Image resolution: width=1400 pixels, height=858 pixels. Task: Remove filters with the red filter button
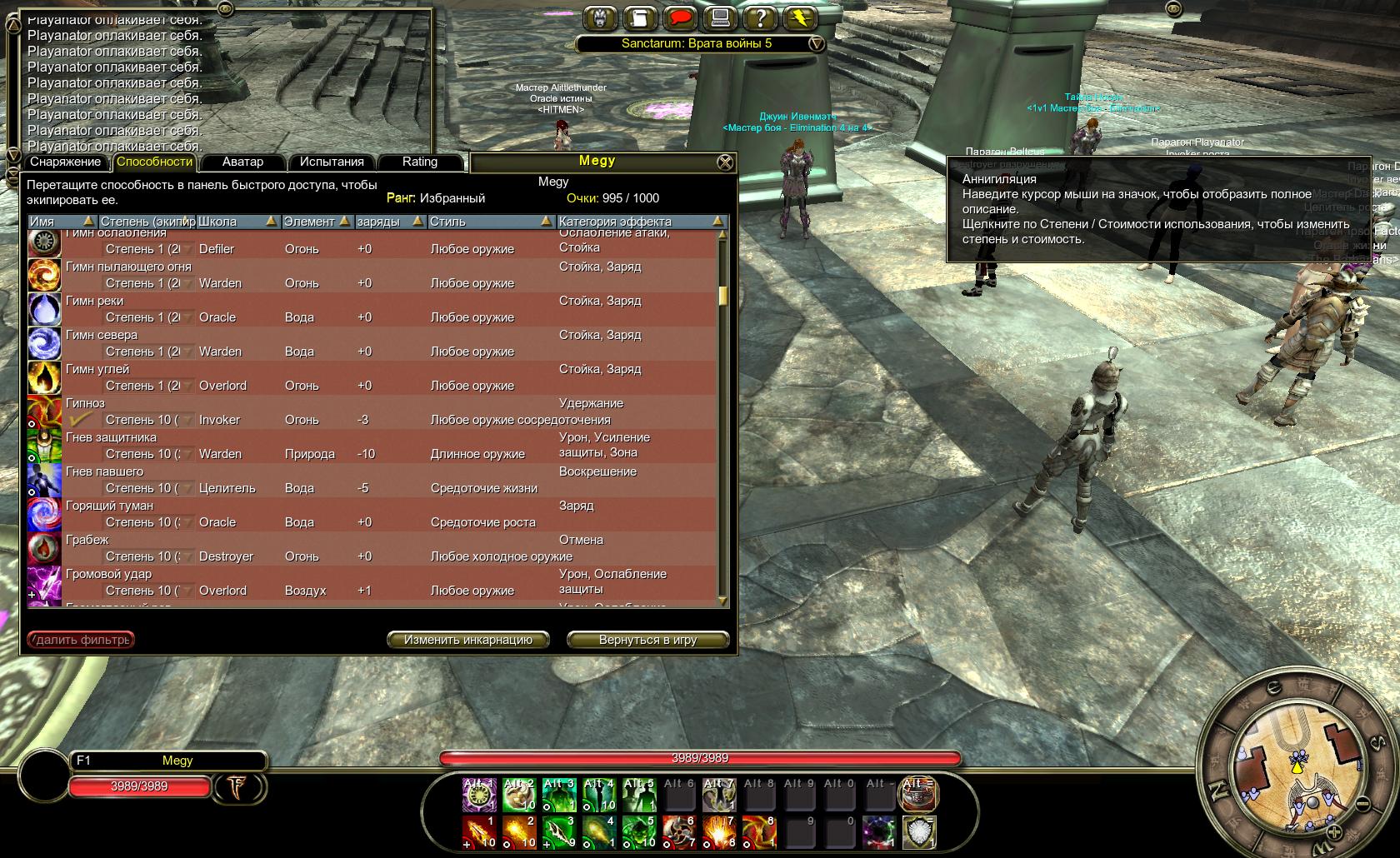coord(81,640)
